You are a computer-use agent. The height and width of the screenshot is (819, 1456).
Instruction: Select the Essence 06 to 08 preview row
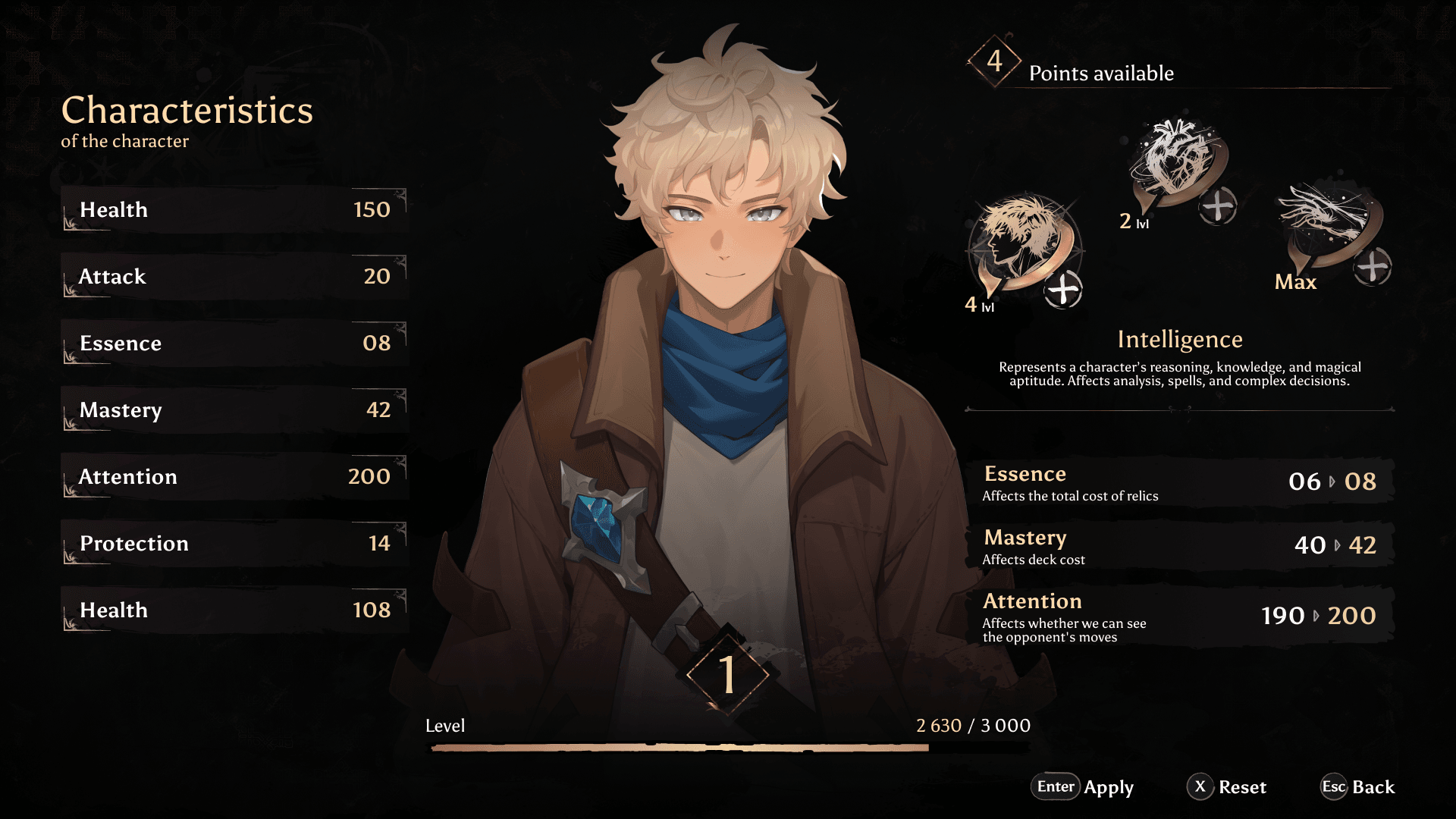coord(1179,482)
